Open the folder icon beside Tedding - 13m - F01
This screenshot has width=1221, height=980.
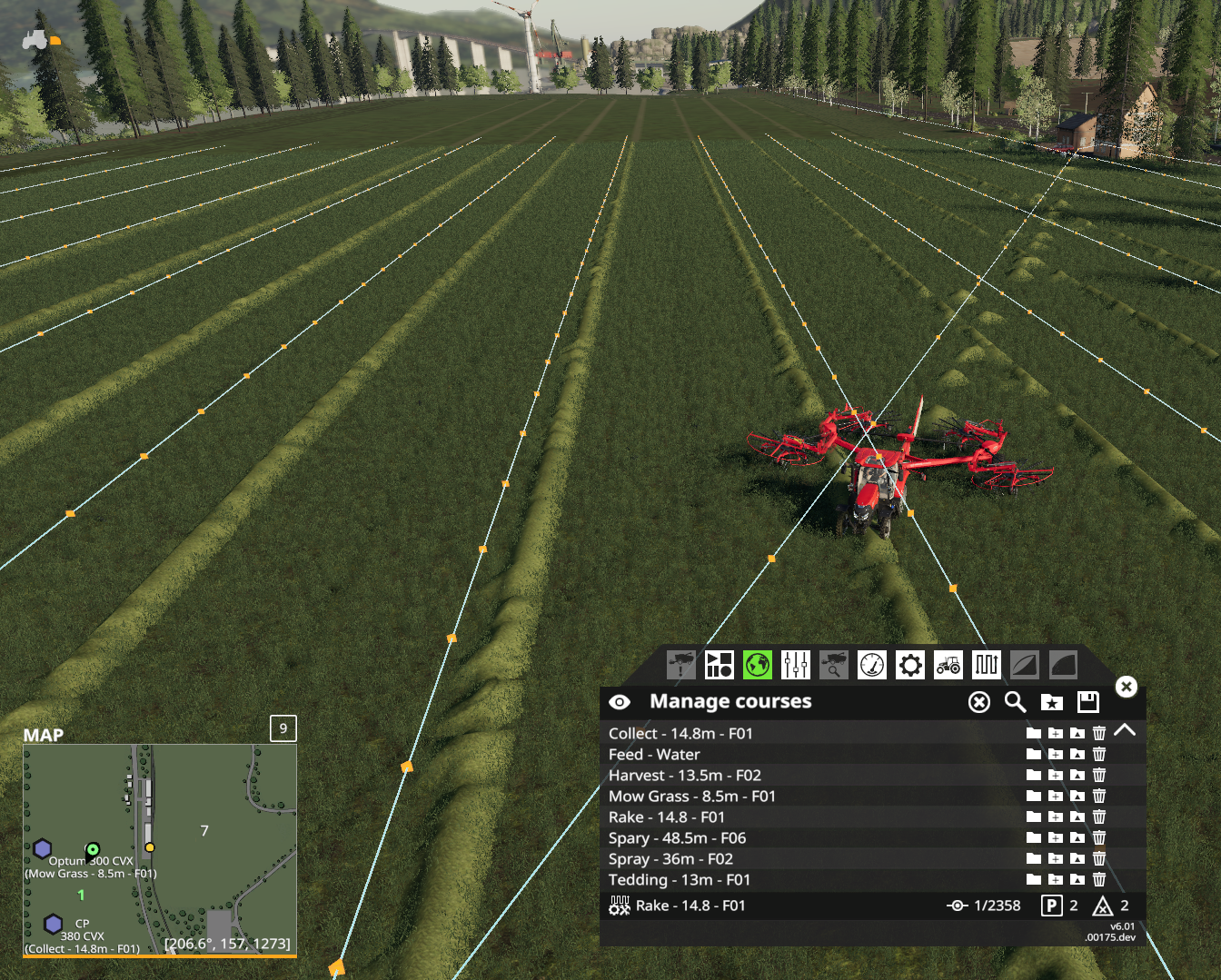[1032, 879]
